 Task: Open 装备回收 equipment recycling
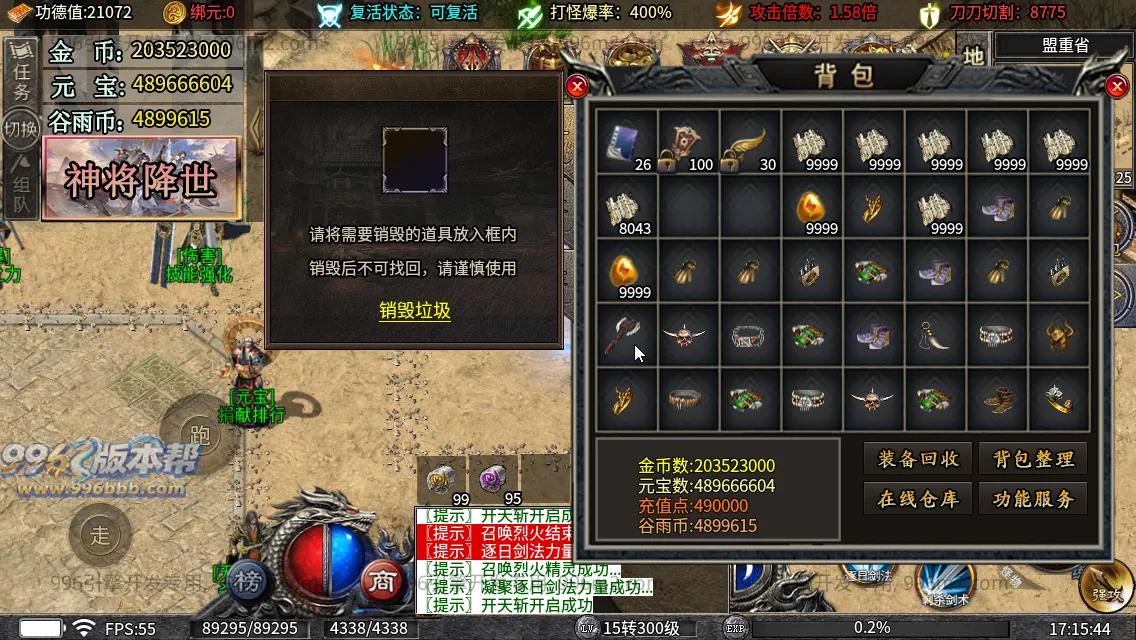click(918, 459)
